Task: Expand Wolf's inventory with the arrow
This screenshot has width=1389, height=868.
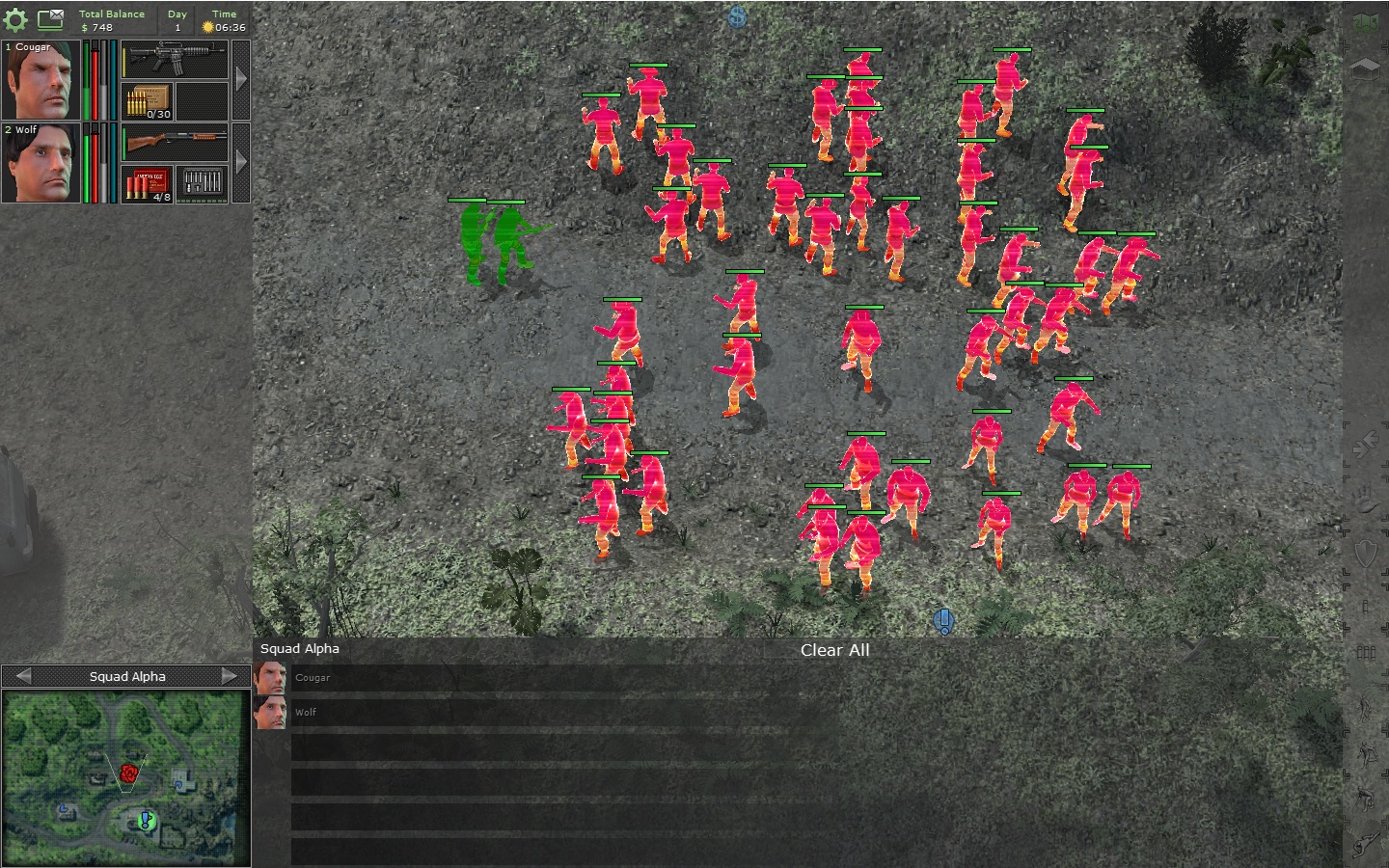Action: tap(241, 163)
